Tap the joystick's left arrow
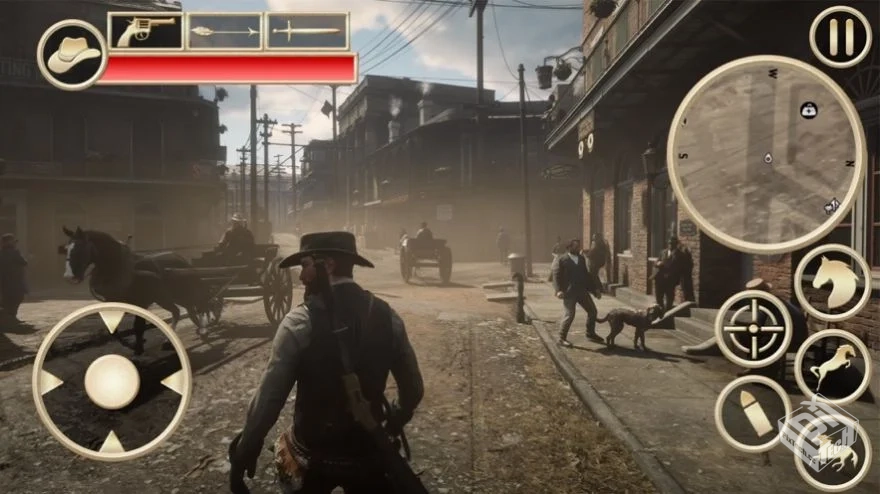This screenshot has width=880, height=494. coord(50,382)
